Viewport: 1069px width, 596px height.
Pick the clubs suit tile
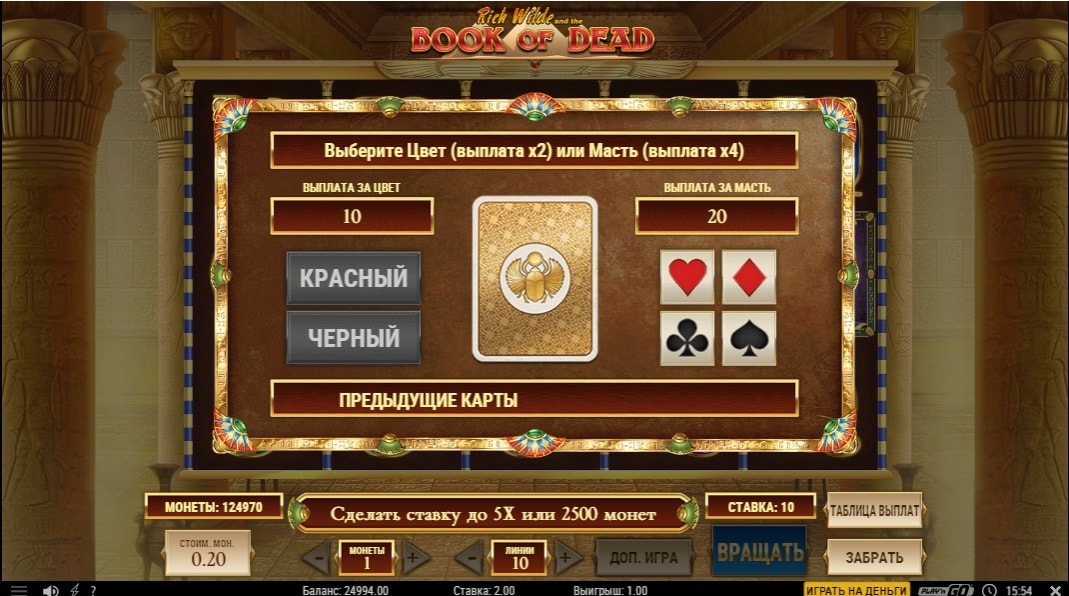point(687,339)
